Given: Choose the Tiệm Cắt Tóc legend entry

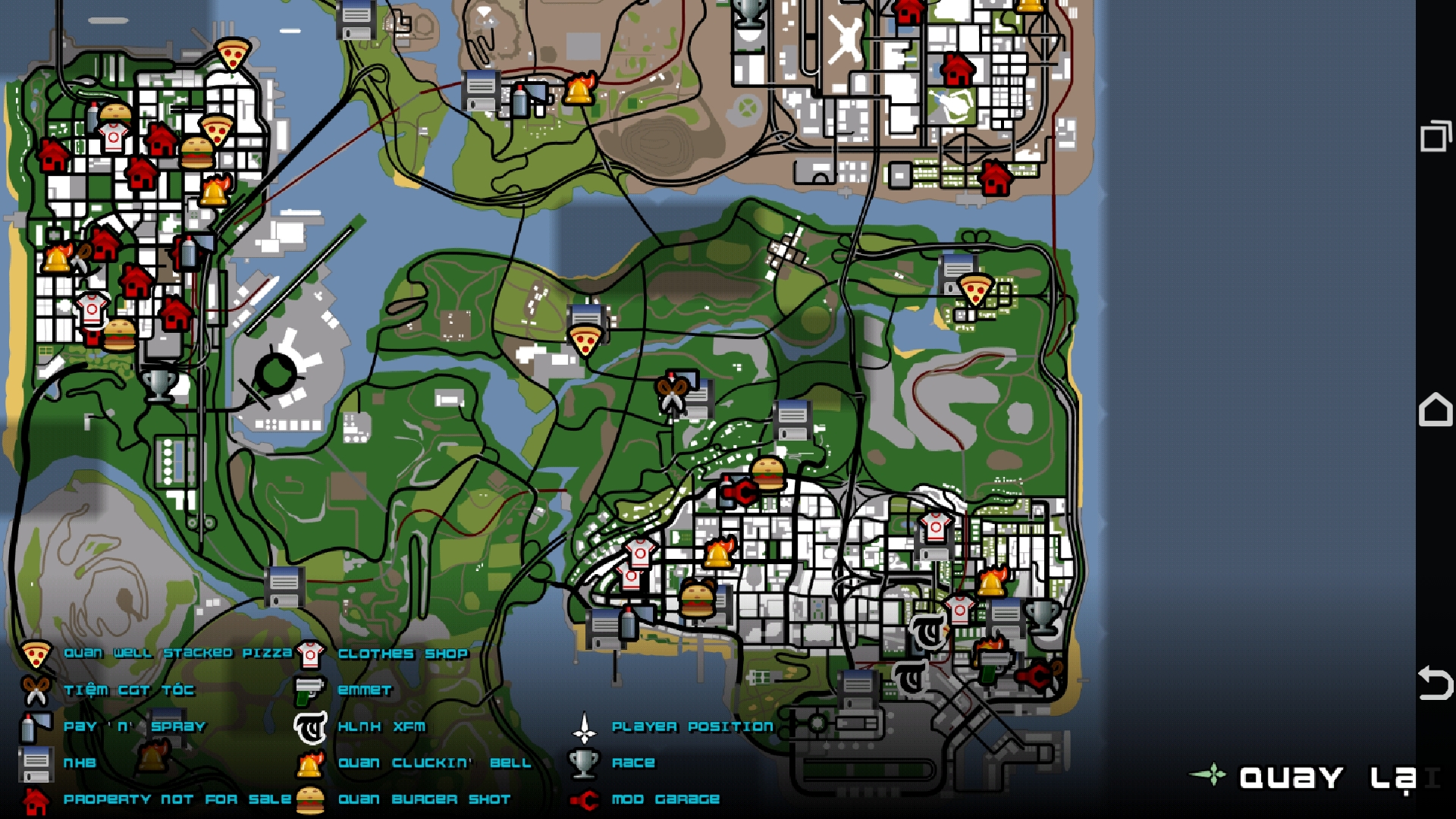Looking at the screenshot, I should point(128,690).
